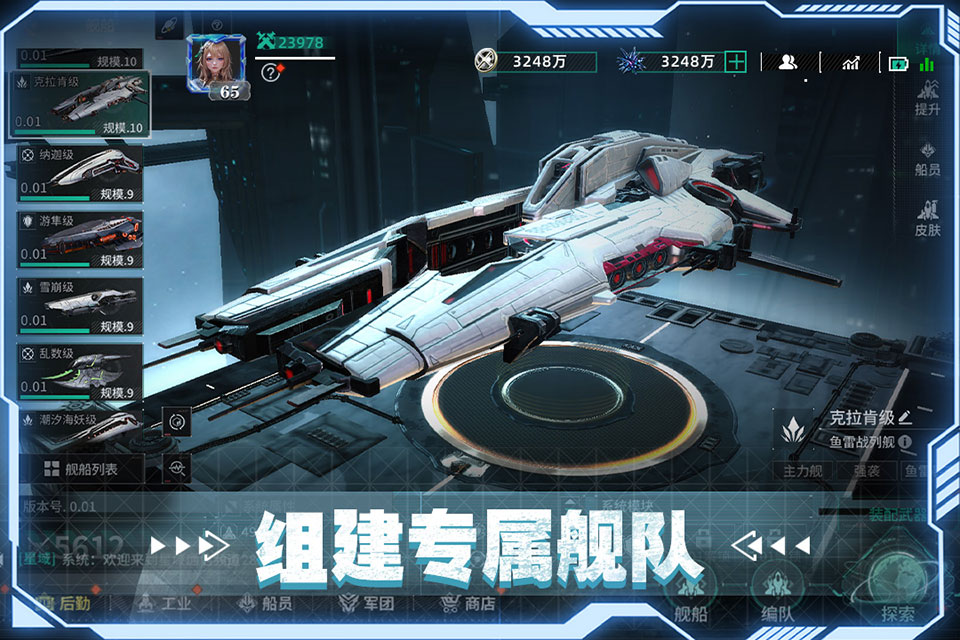Open the 舰船列表 ship list
Screen dimensions: 960x640
point(82,468)
